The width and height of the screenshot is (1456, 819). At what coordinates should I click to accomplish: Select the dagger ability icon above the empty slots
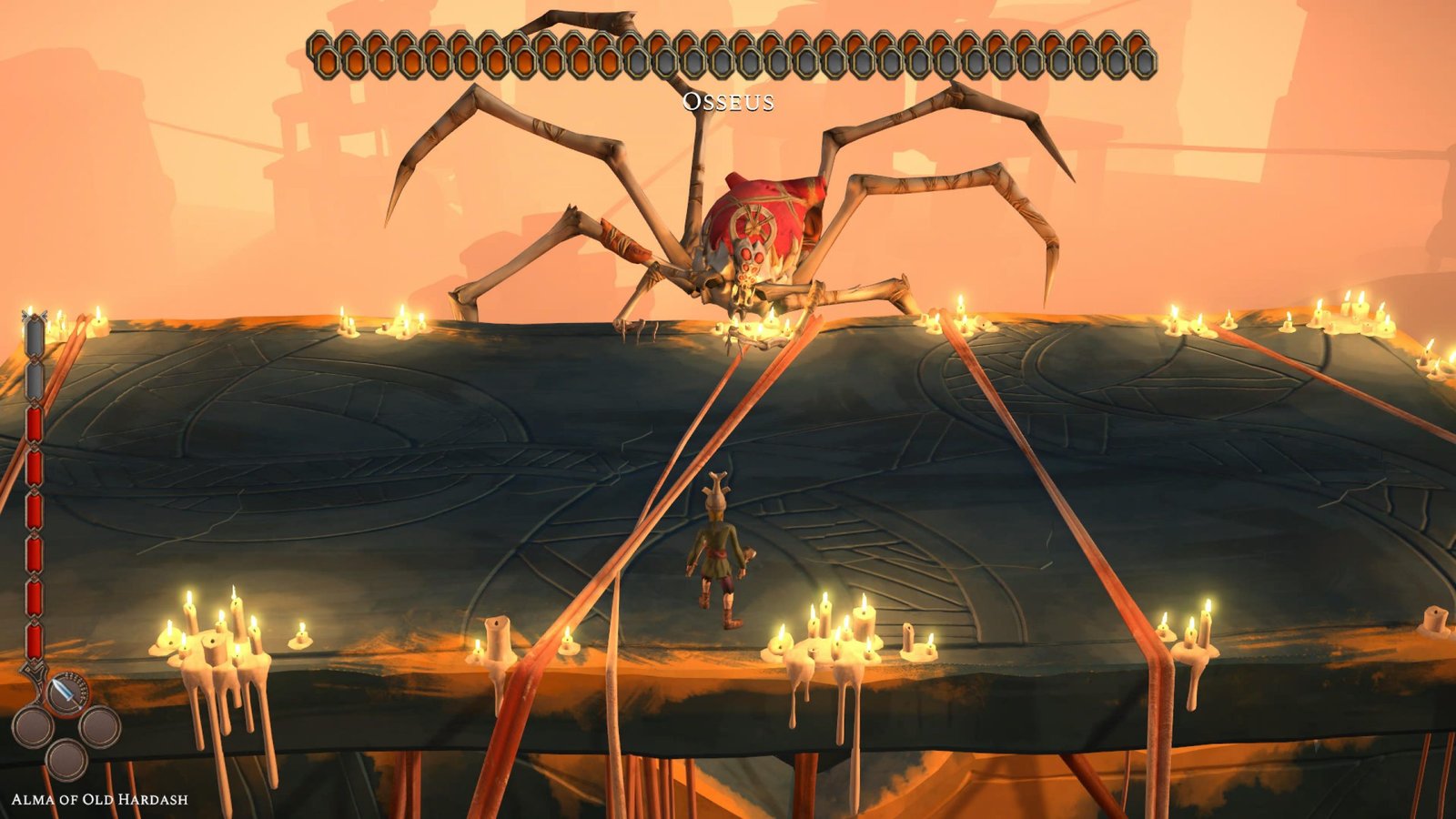click(66, 692)
